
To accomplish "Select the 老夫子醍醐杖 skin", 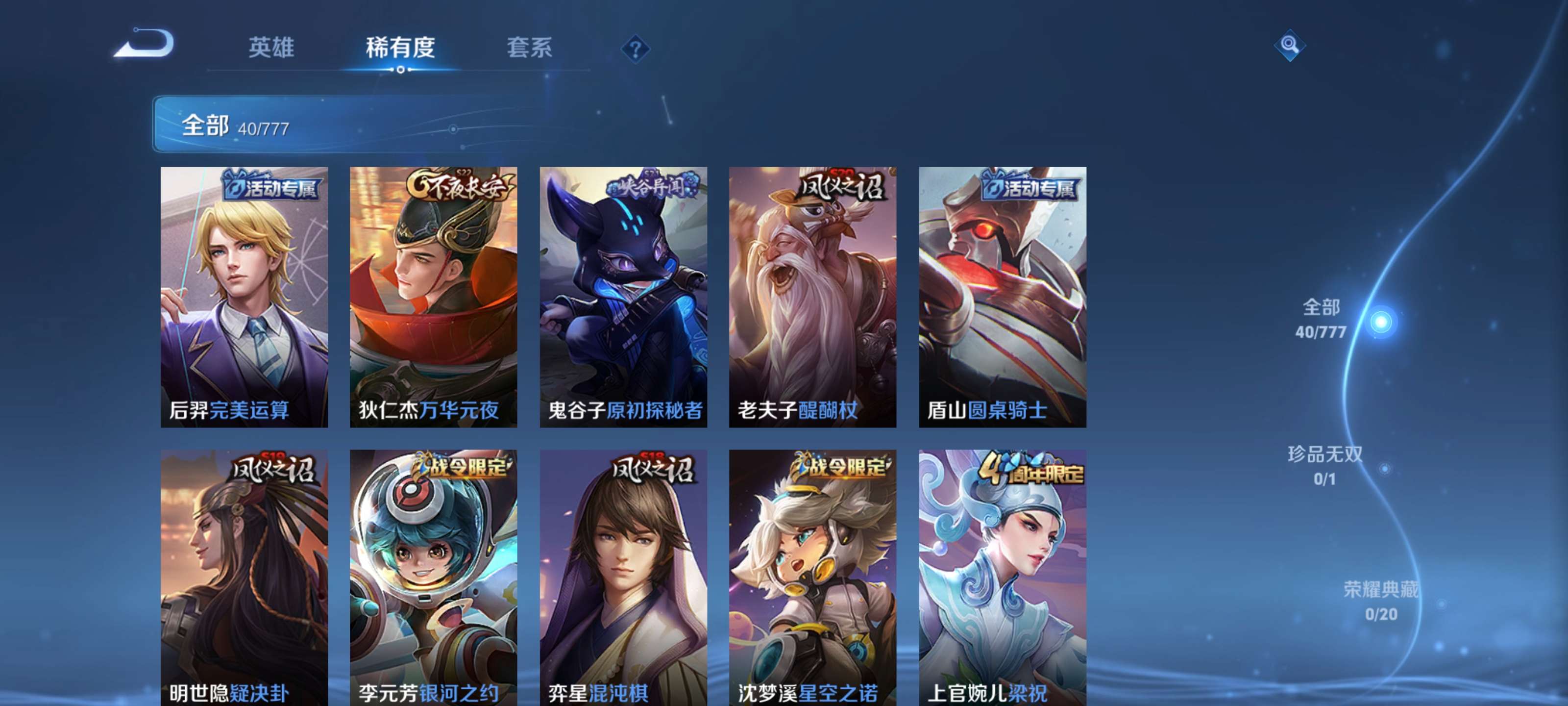I will pos(814,299).
